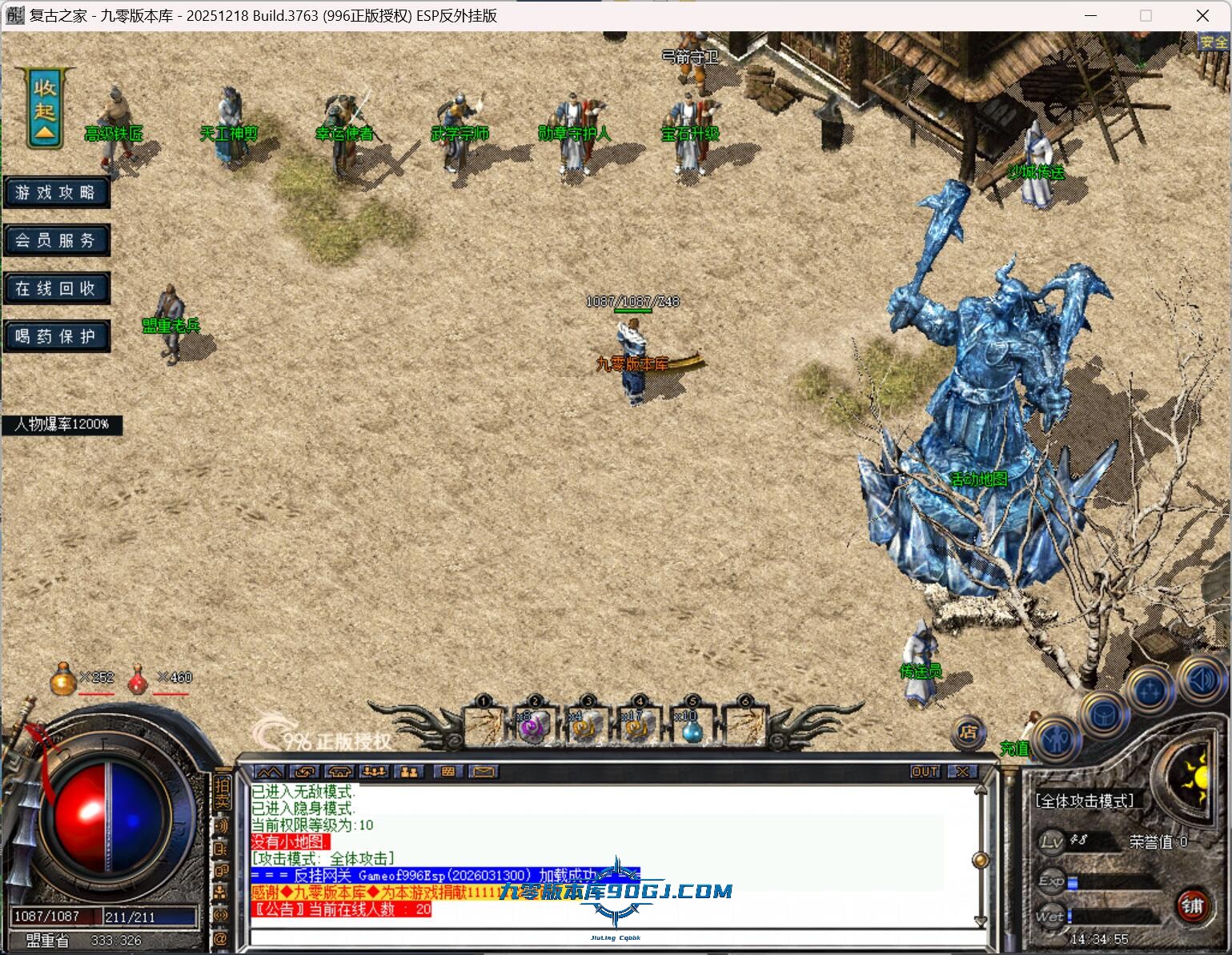Open the red 铺 stall button
This screenshot has height=955, width=1232.
coord(1192,905)
